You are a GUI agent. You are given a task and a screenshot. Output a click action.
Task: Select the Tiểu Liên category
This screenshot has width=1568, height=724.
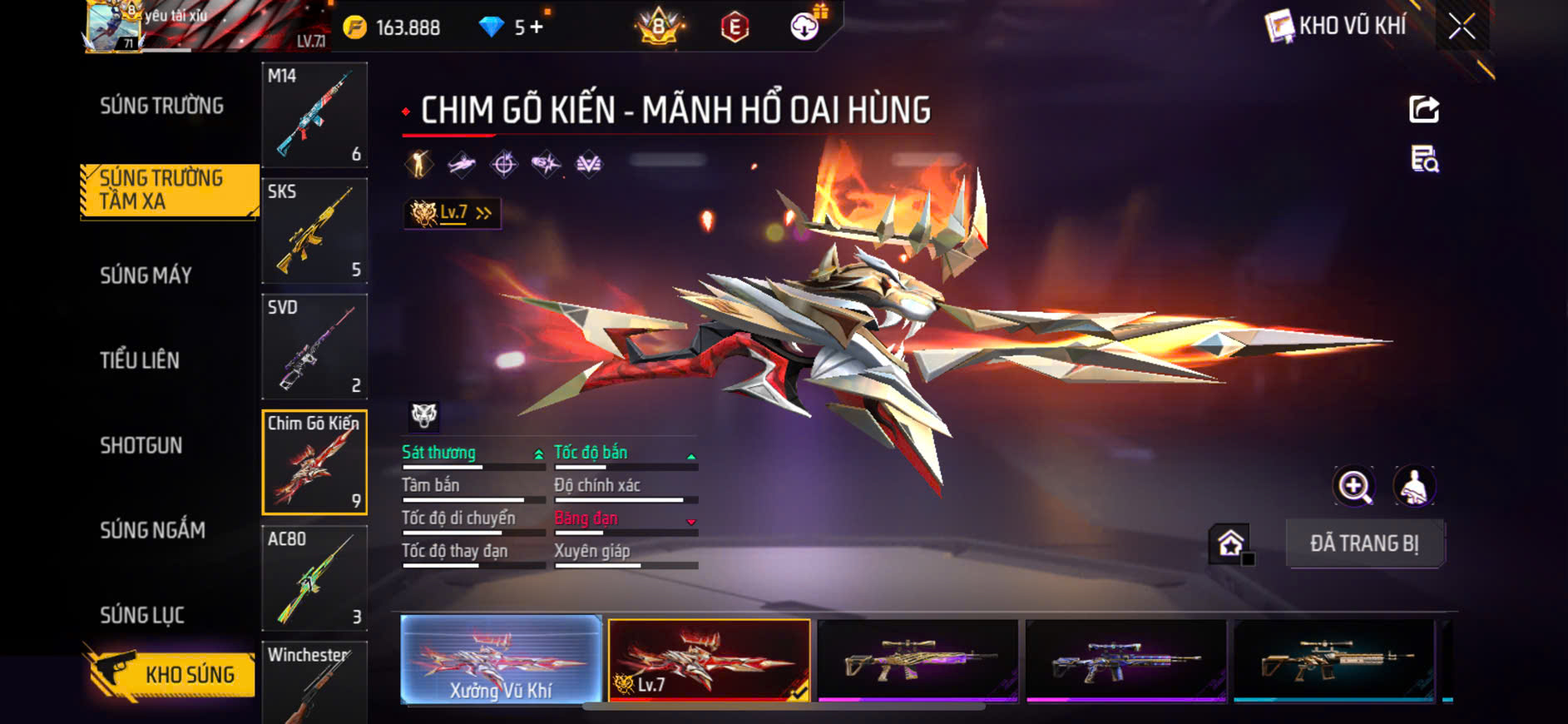pyautogui.click(x=140, y=360)
